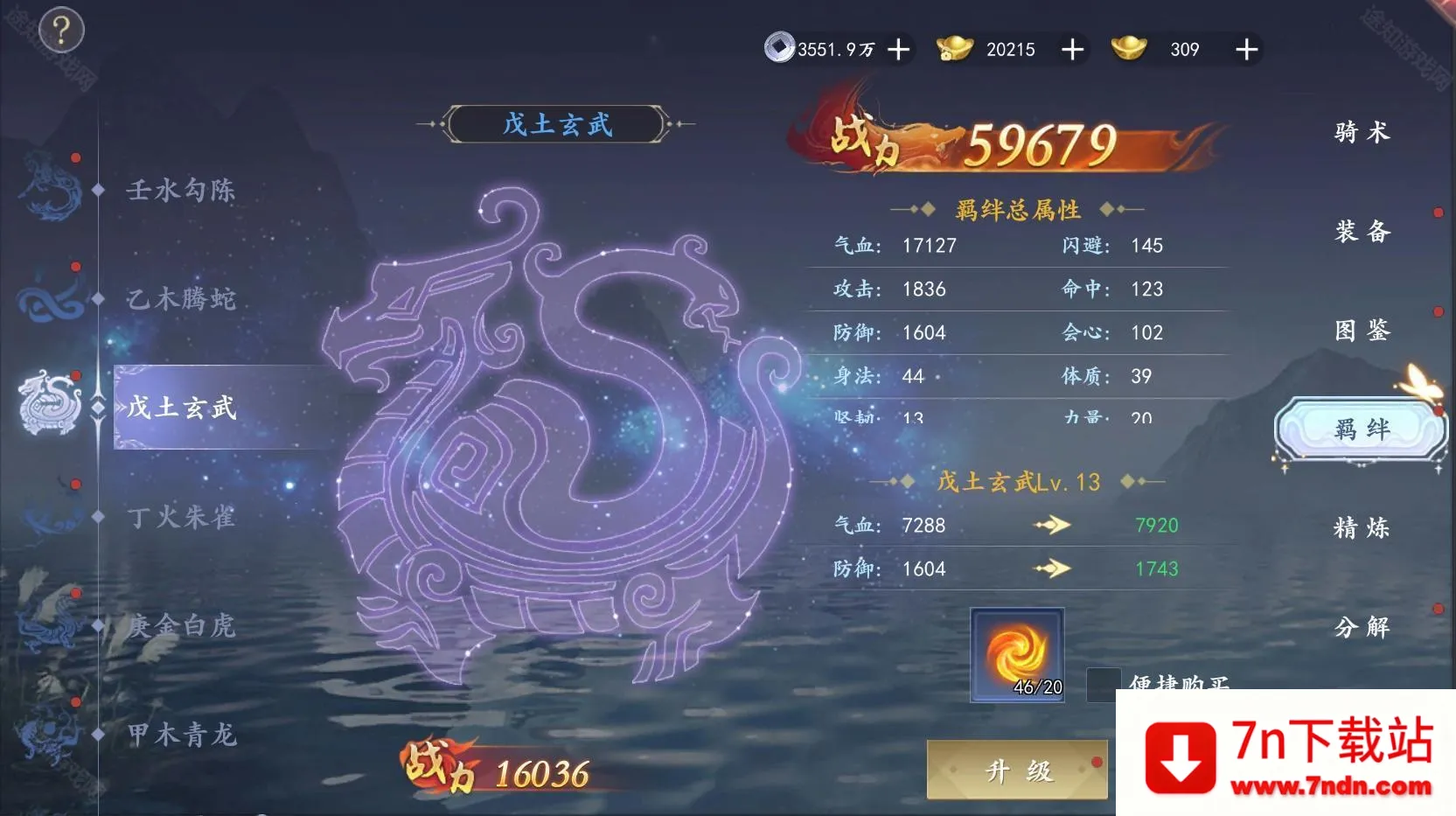Choose the 乙木腾蛇 entry
This screenshot has height=816, width=1456.
pyautogui.click(x=180, y=299)
